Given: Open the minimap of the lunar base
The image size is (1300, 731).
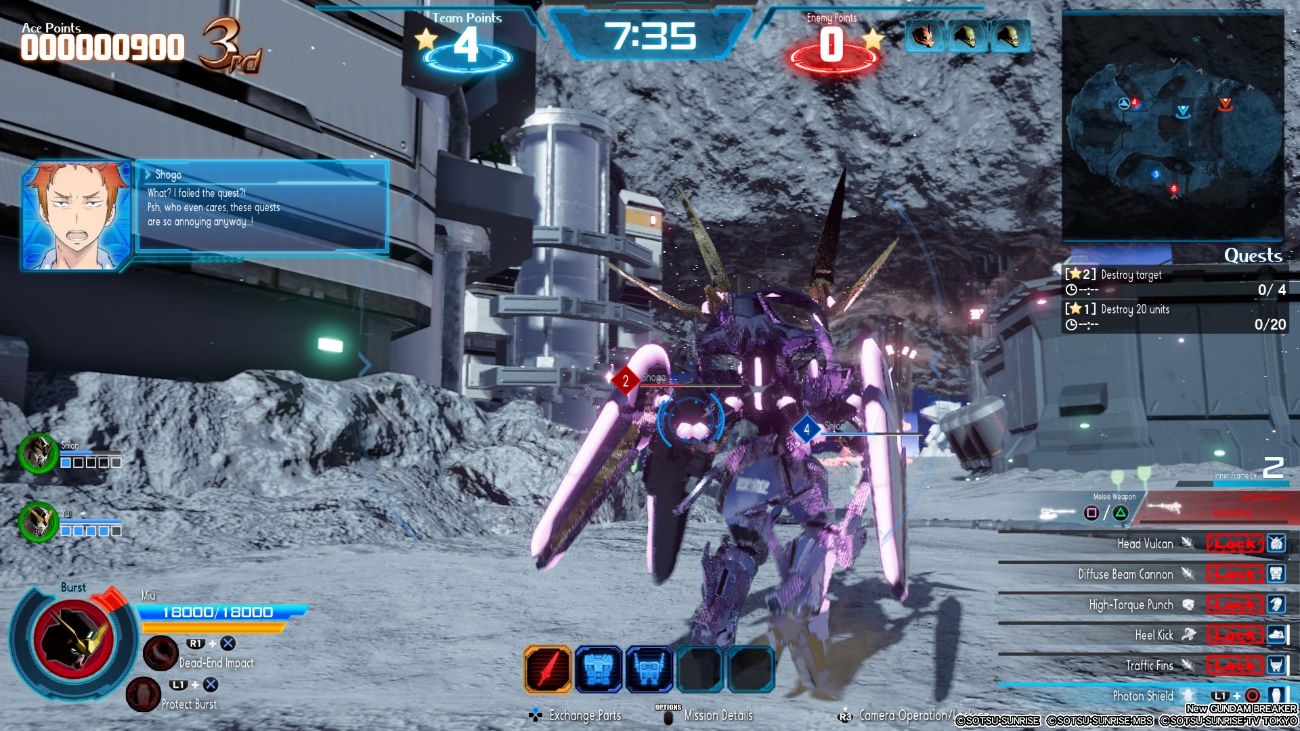Looking at the screenshot, I should [1173, 127].
